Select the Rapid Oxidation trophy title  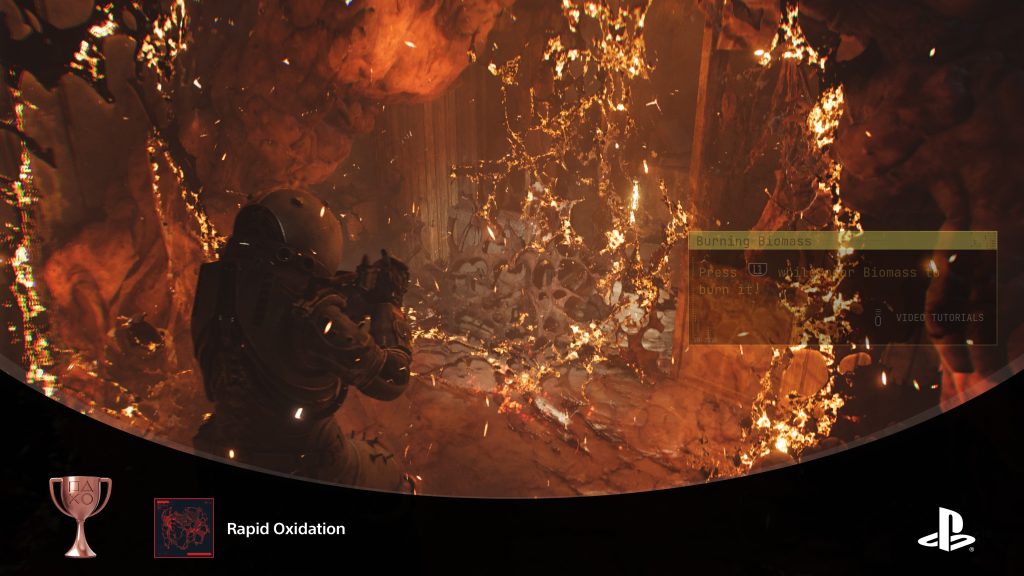(x=286, y=529)
